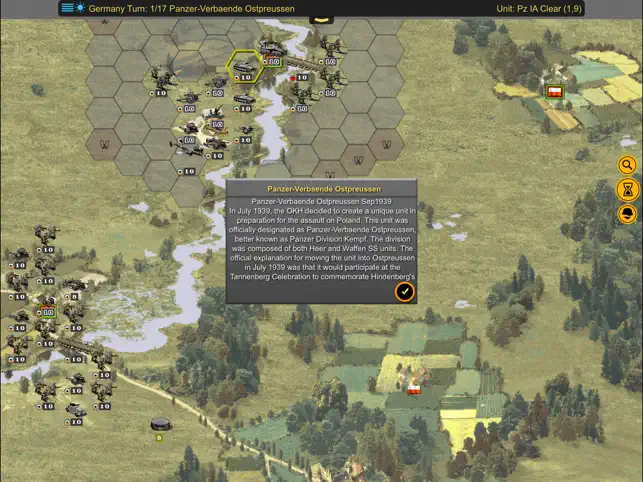
Task: Open the helmet unit button
Action: coord(628,213)
